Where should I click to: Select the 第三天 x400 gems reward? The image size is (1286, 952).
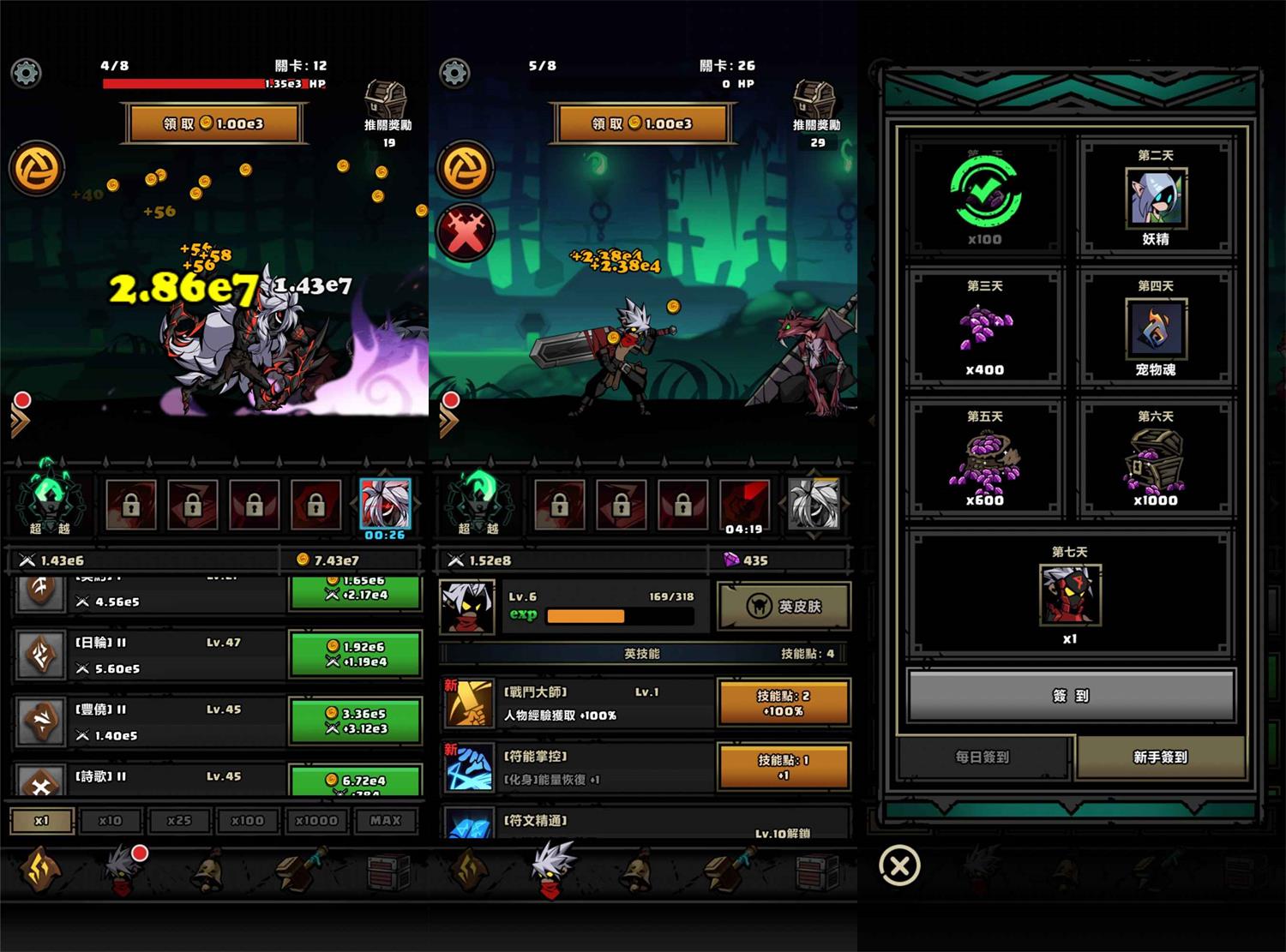click(985, 328)
